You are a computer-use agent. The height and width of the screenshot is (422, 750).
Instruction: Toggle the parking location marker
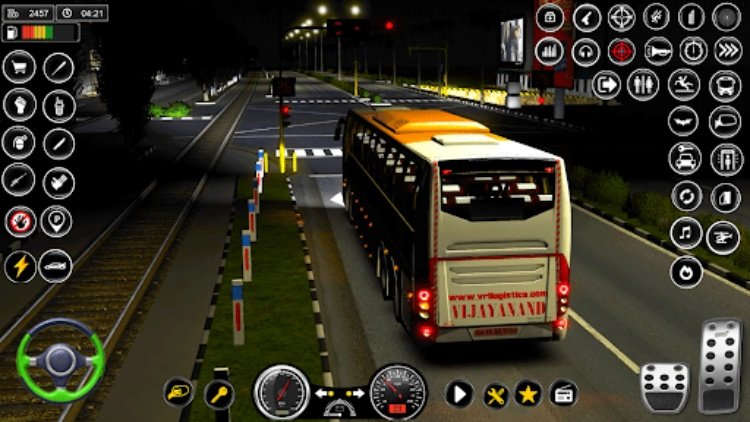[57, 221]
